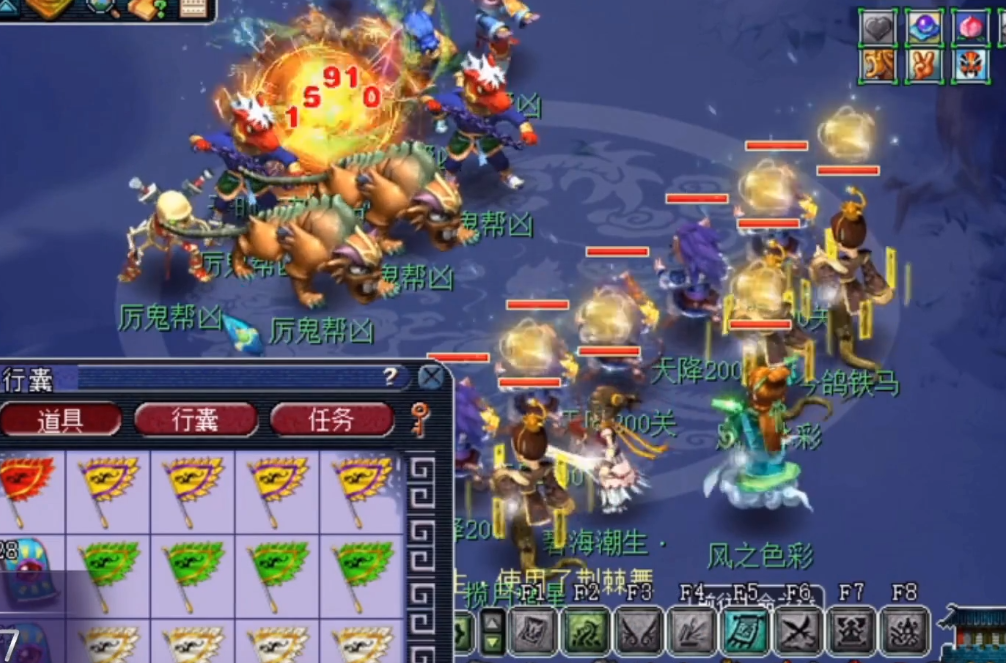The width and height of the screenshot is (1006, 663).
Task: Trigger the F3 wings skill
Action: tap(639, 632)
